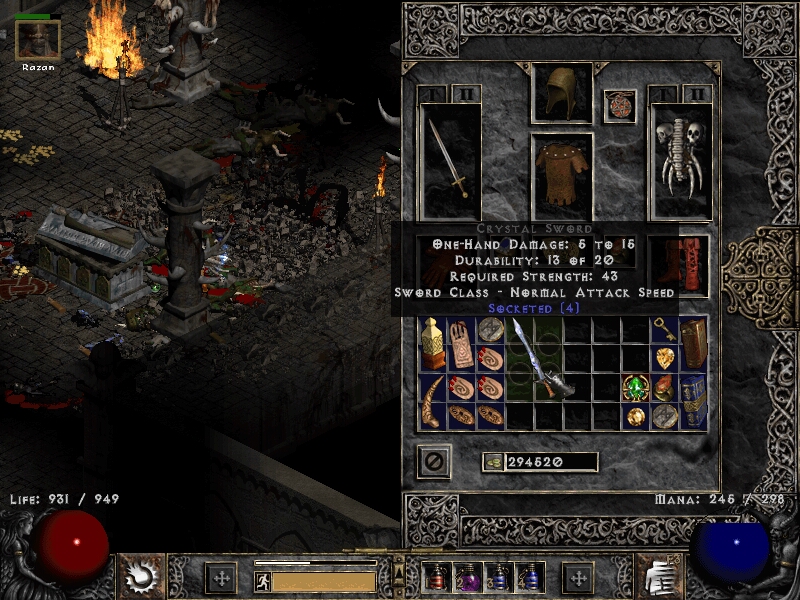Switch to weapon set II on the left
This screenshot has height=600, width=800.
coord(463,95)
